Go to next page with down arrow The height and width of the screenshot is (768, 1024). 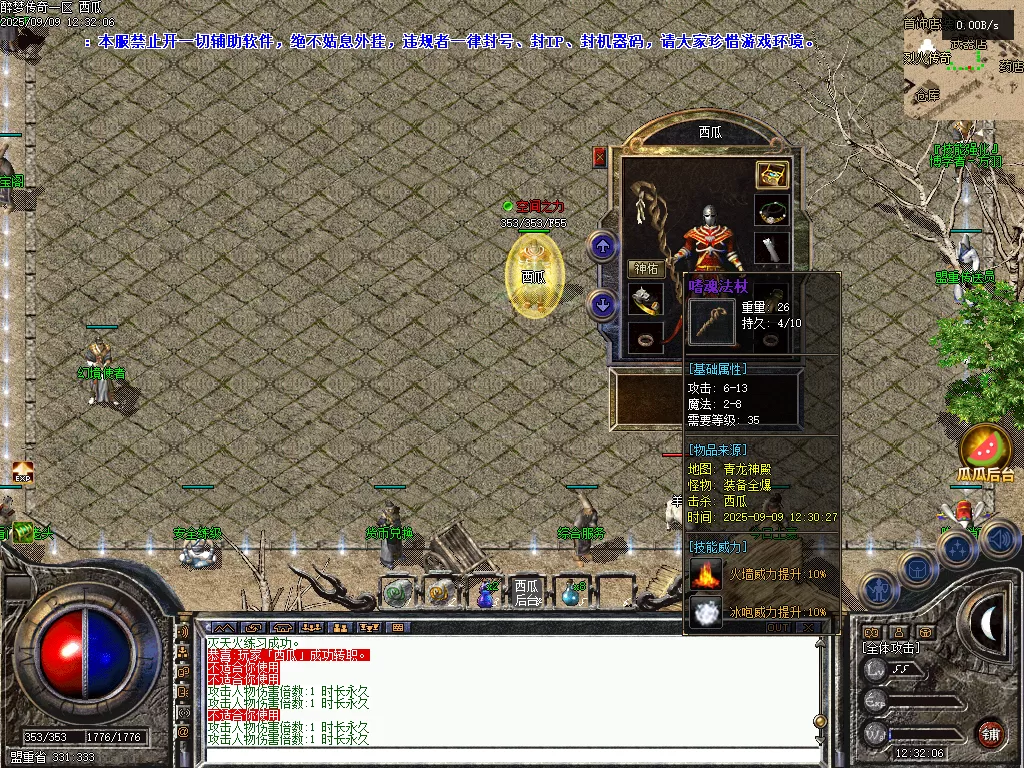coord(602,303)
